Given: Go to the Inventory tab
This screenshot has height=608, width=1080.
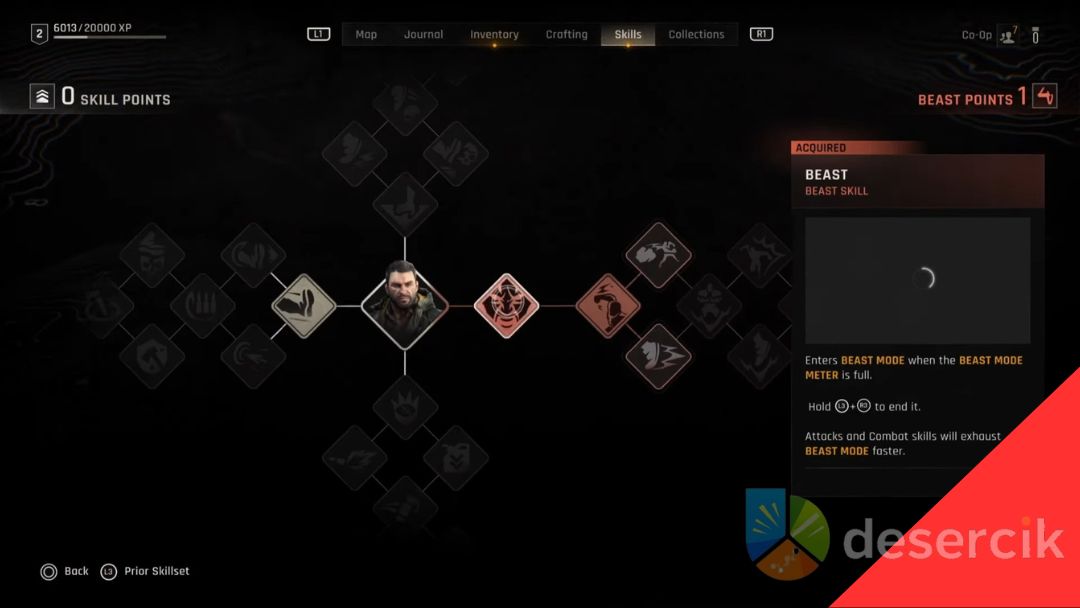Looking at the screenshot, I should [494, 34].
